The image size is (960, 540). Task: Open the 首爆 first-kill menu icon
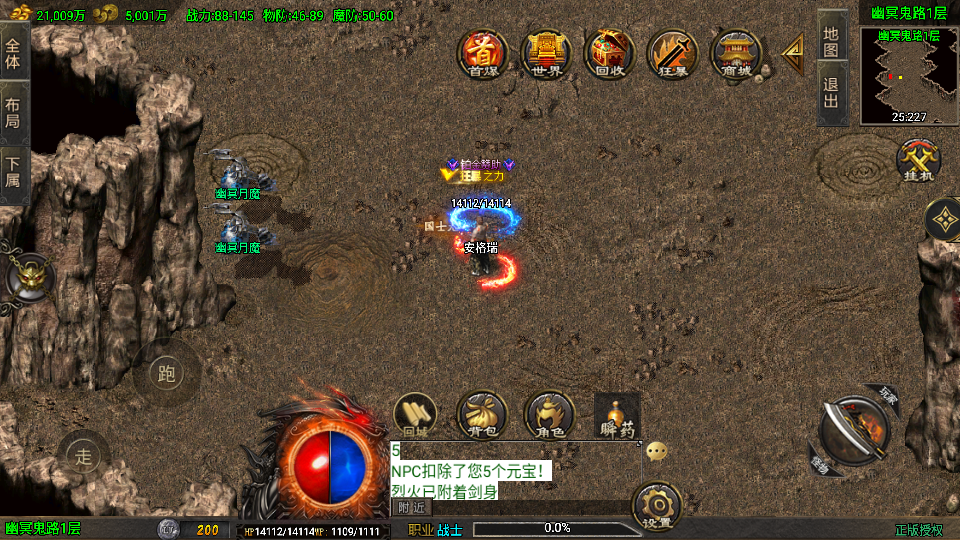[x=483, y=53]
